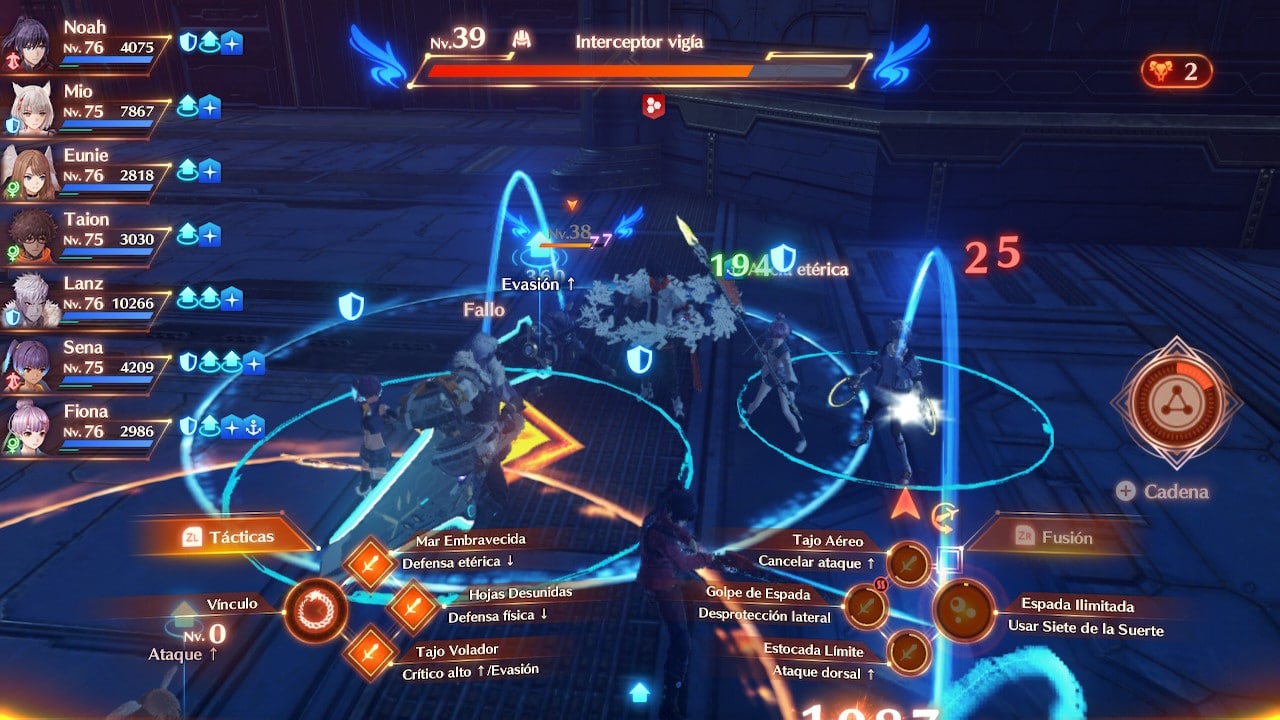This screenshot has width=1280, height=720.
Task: Unleash the Espada Ilimitada talent art
Action: [964, 610]
